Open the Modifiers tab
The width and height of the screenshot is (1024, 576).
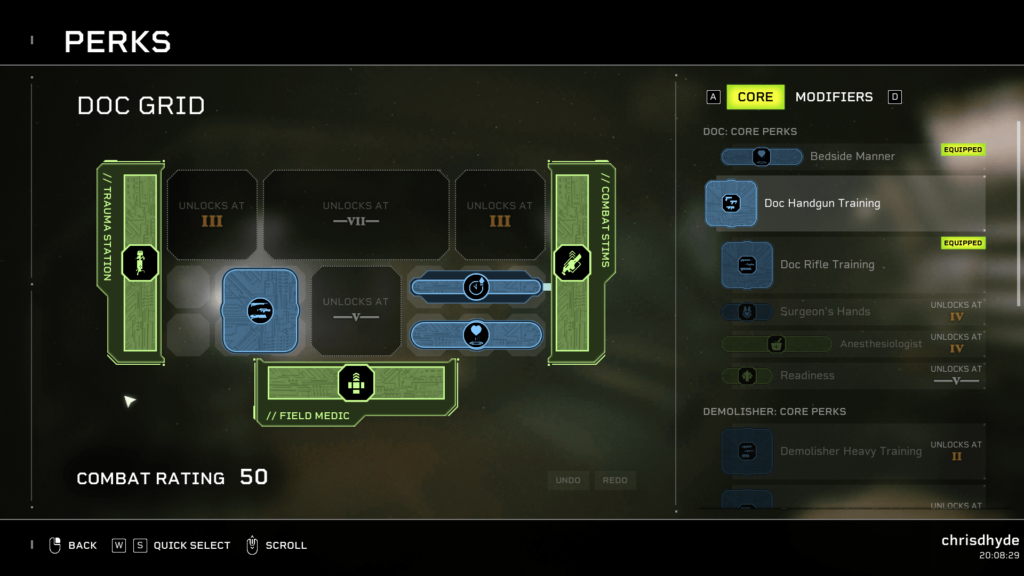pos(833,97)
